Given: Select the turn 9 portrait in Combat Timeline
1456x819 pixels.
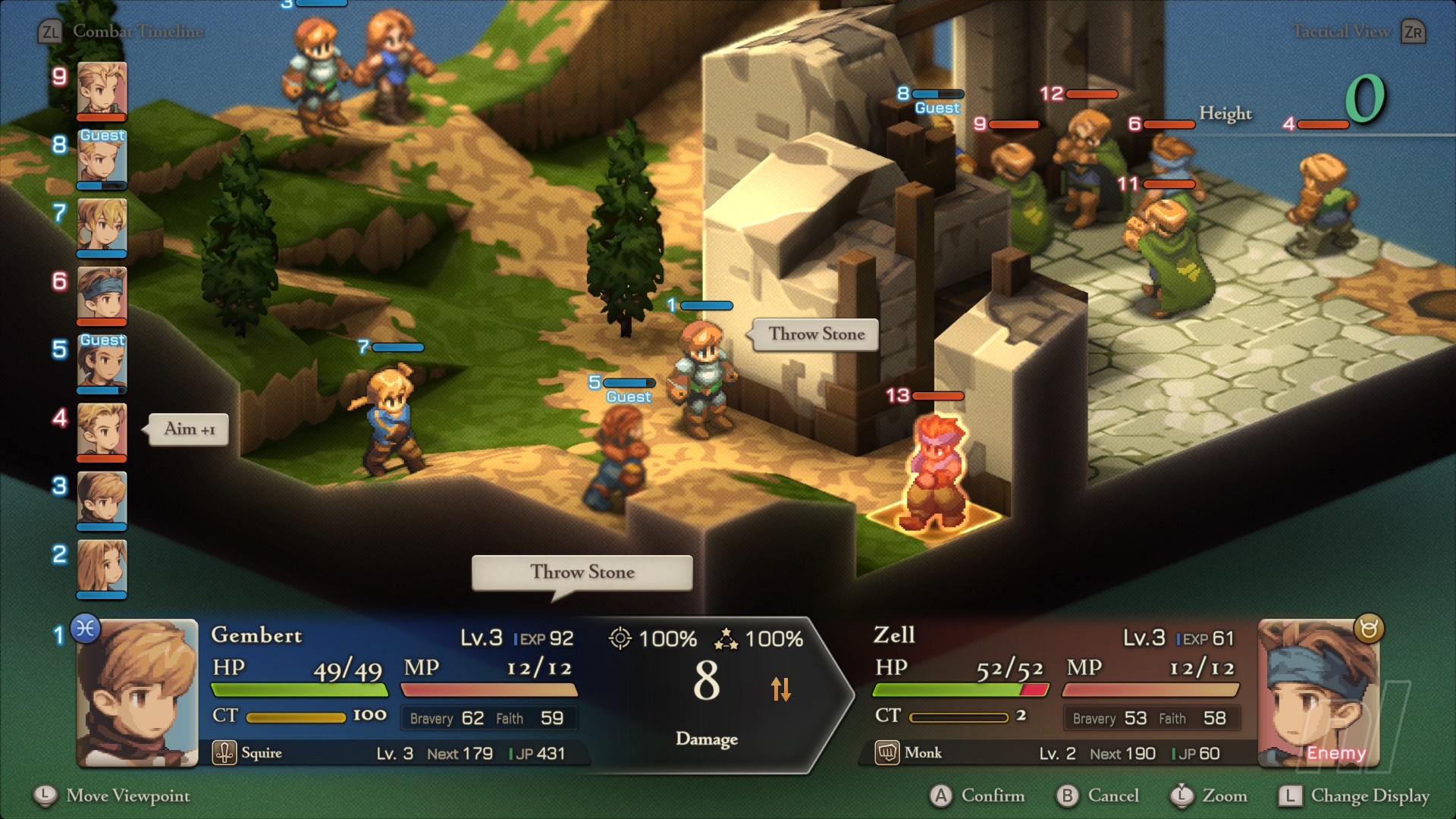Looking at the screenshot, I should click(x=102, y=89).
